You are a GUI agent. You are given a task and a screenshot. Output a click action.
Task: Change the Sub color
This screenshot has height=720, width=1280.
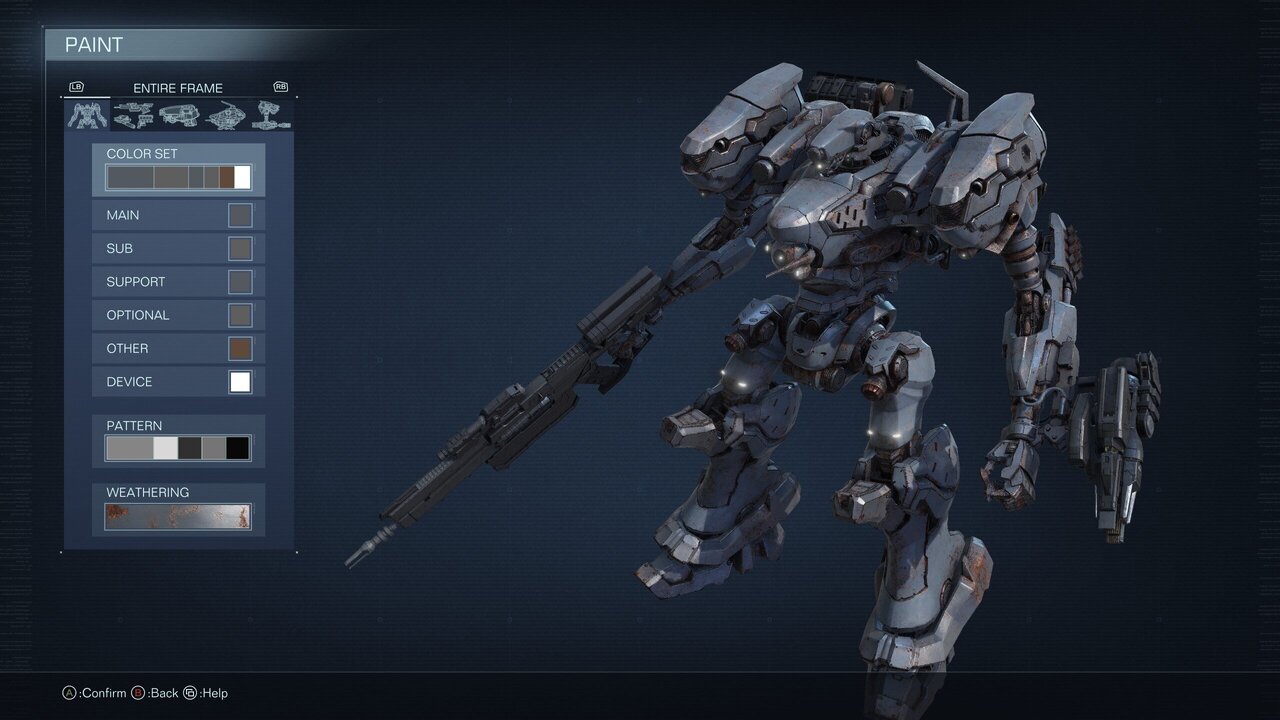pos(179,248)
